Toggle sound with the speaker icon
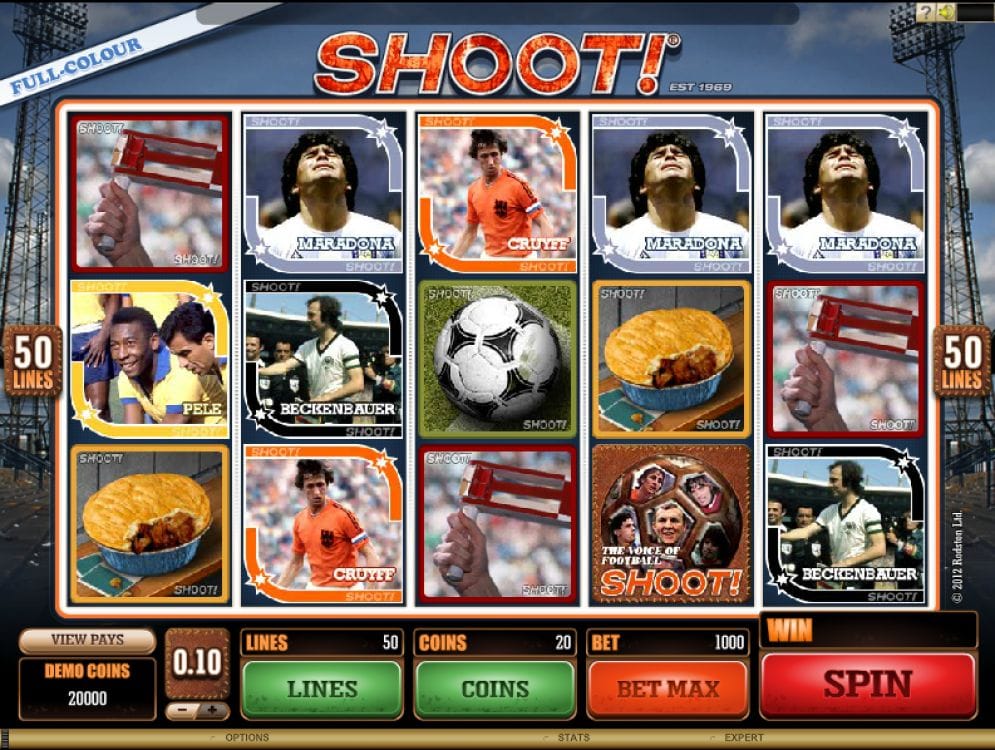Screen dimensions: 995x750 tap(946, 12)
